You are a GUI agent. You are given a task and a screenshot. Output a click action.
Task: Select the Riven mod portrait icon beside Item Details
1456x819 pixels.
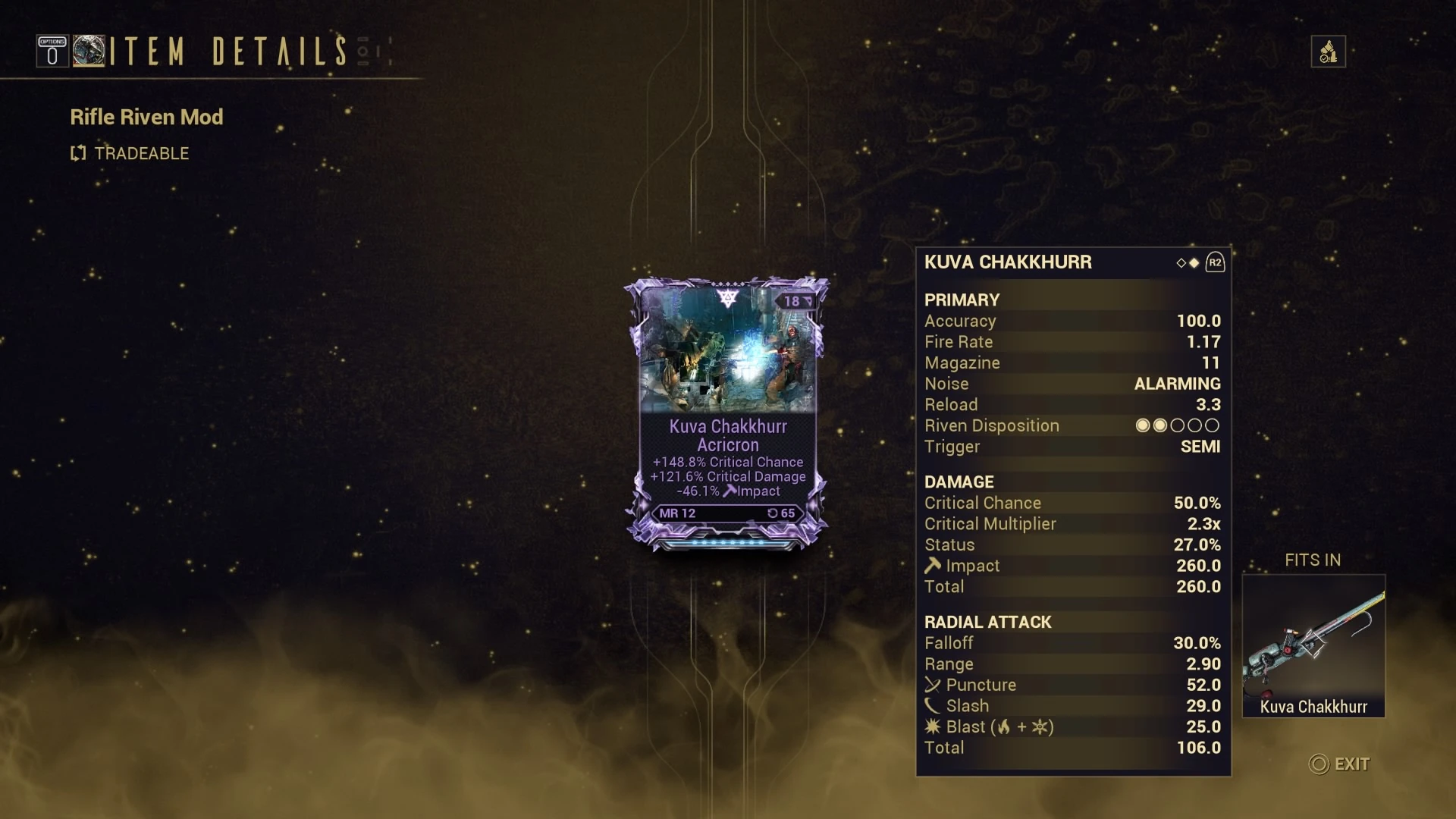(91, 51)
